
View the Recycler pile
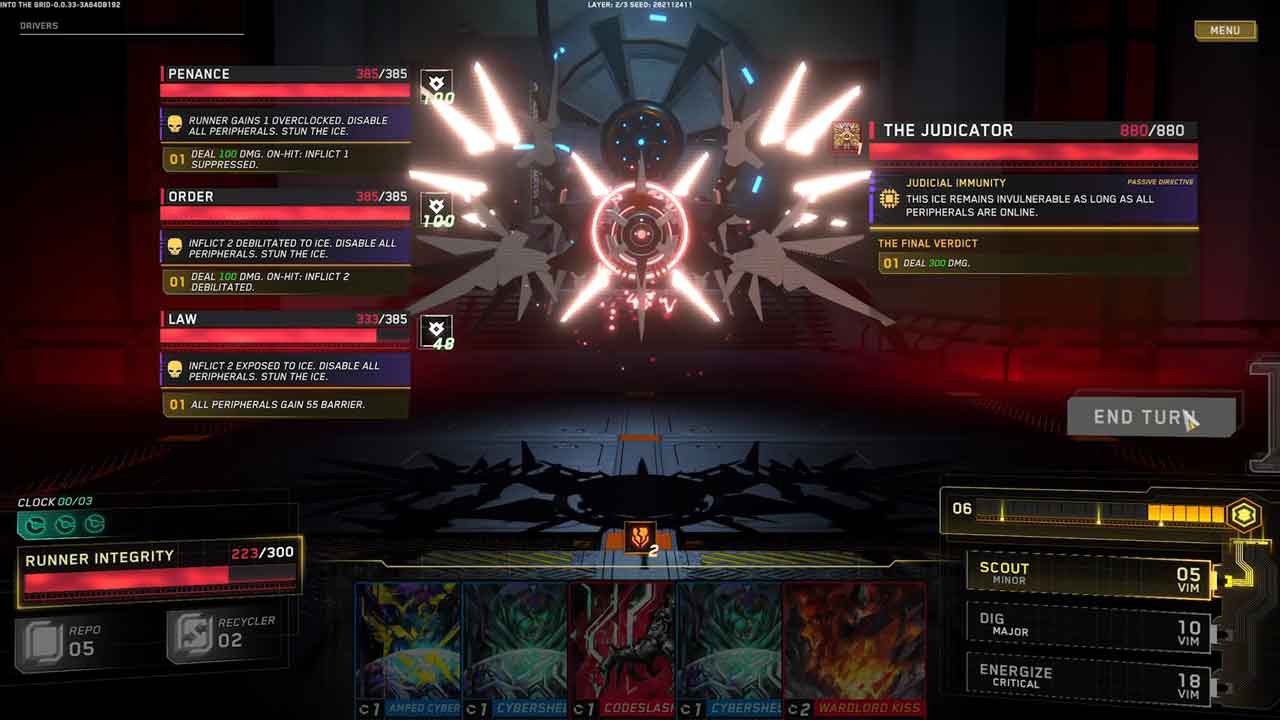[x=222, y=633]
